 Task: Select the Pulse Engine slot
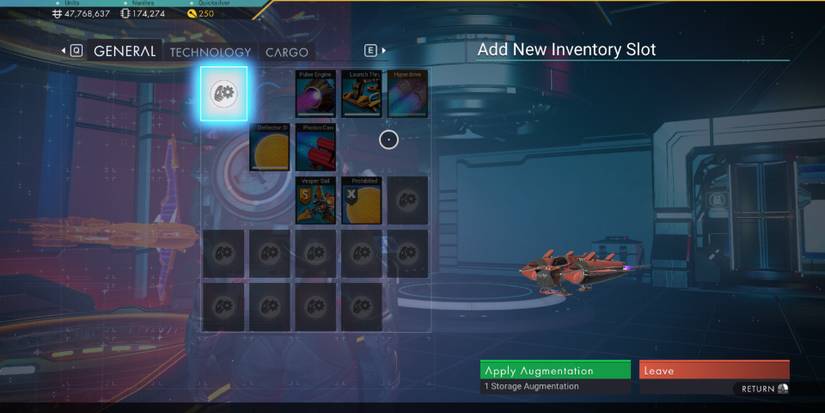pyautogui.click(x=316, y=94)
